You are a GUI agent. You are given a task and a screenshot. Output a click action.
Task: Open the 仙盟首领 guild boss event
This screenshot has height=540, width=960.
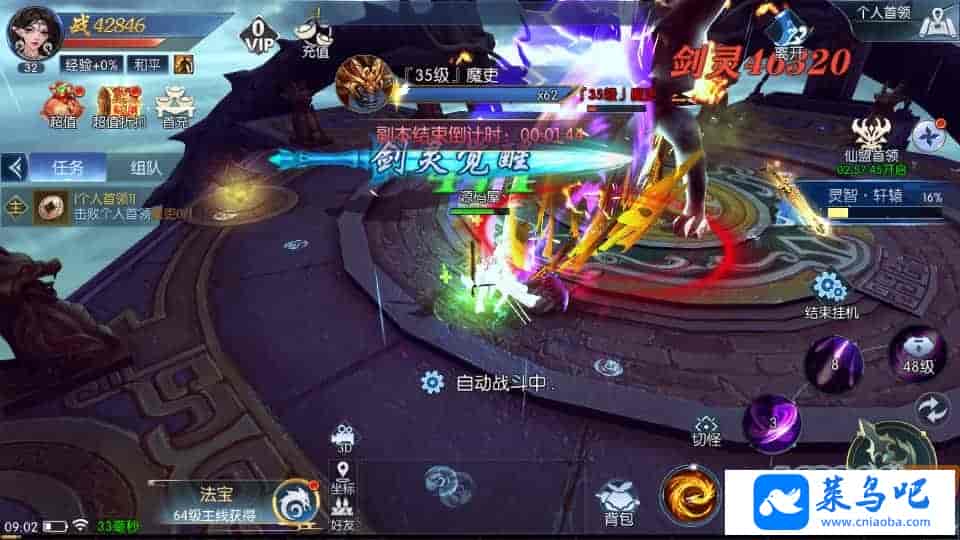[x=870, y=140]
